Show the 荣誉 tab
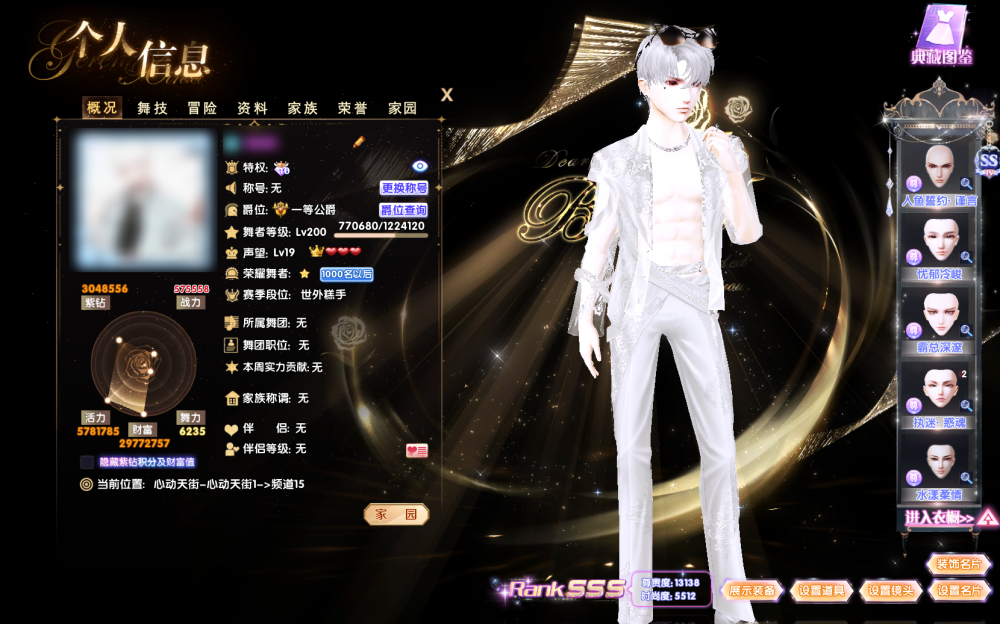This screenshot has width=1000, height=624. point(352,108)
